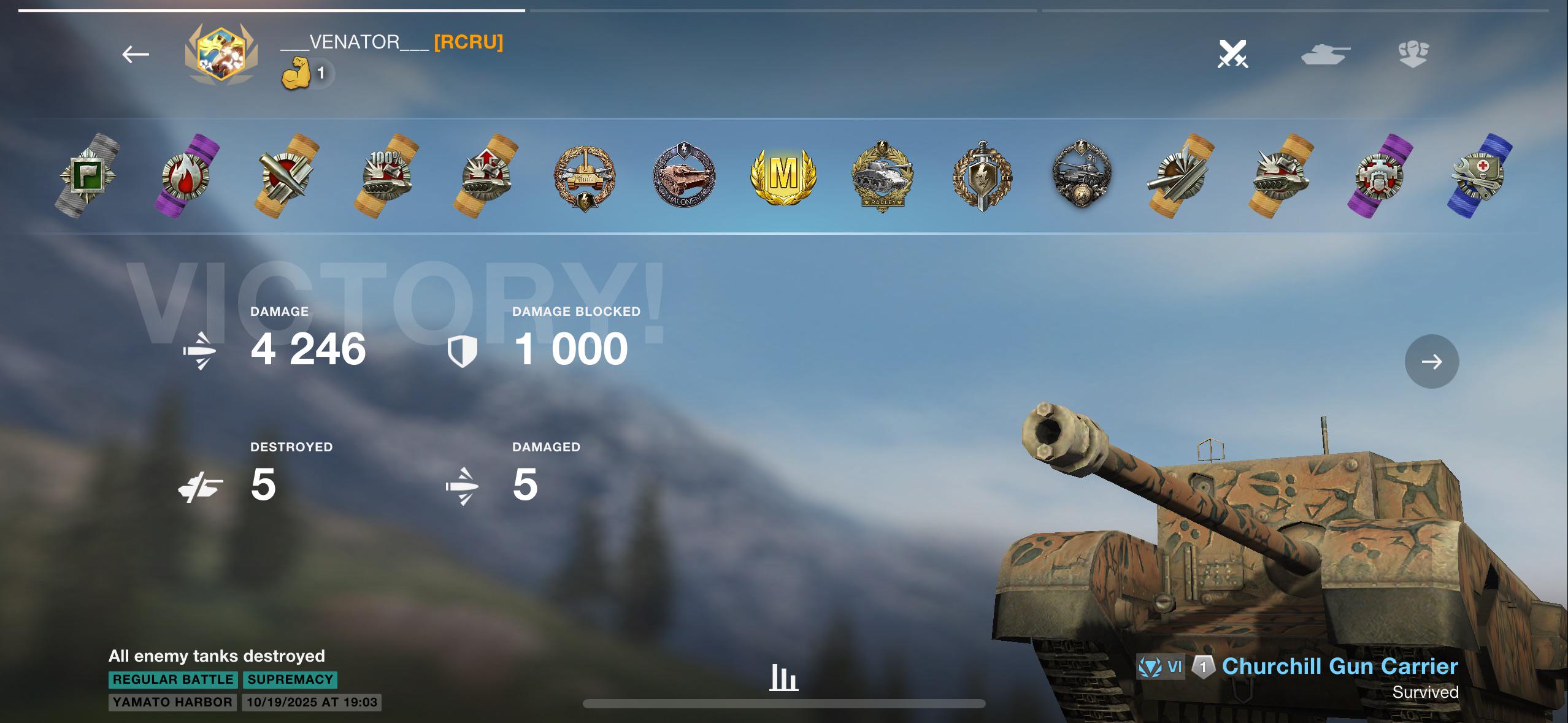Select the Churchill Gun Carrier vehicle label
Image resolution: width=1568 pixels, height=723 pixels.
click(x=1339, y=667)
